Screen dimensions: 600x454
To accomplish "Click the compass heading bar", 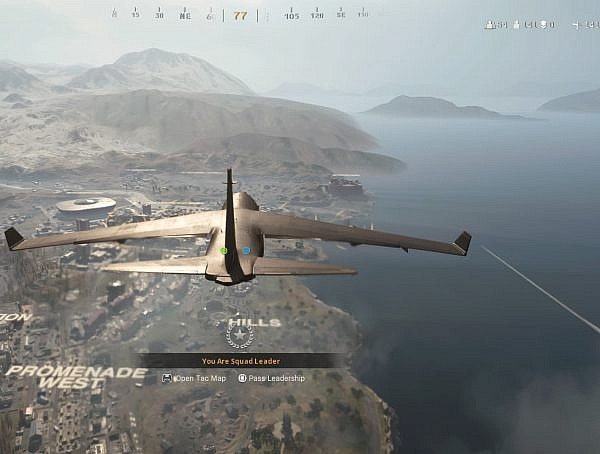I will click(x=240, y=15).
